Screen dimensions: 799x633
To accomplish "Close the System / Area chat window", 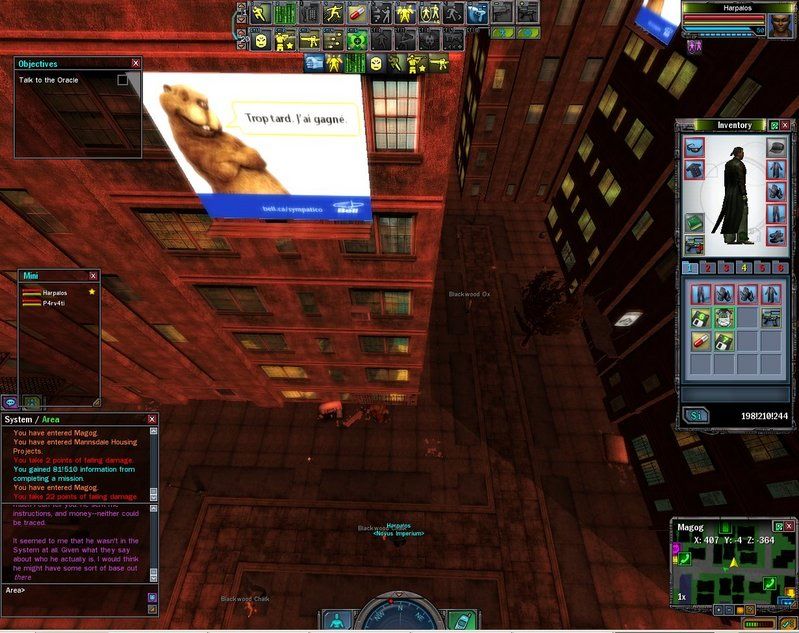I will tap(152, 419).
